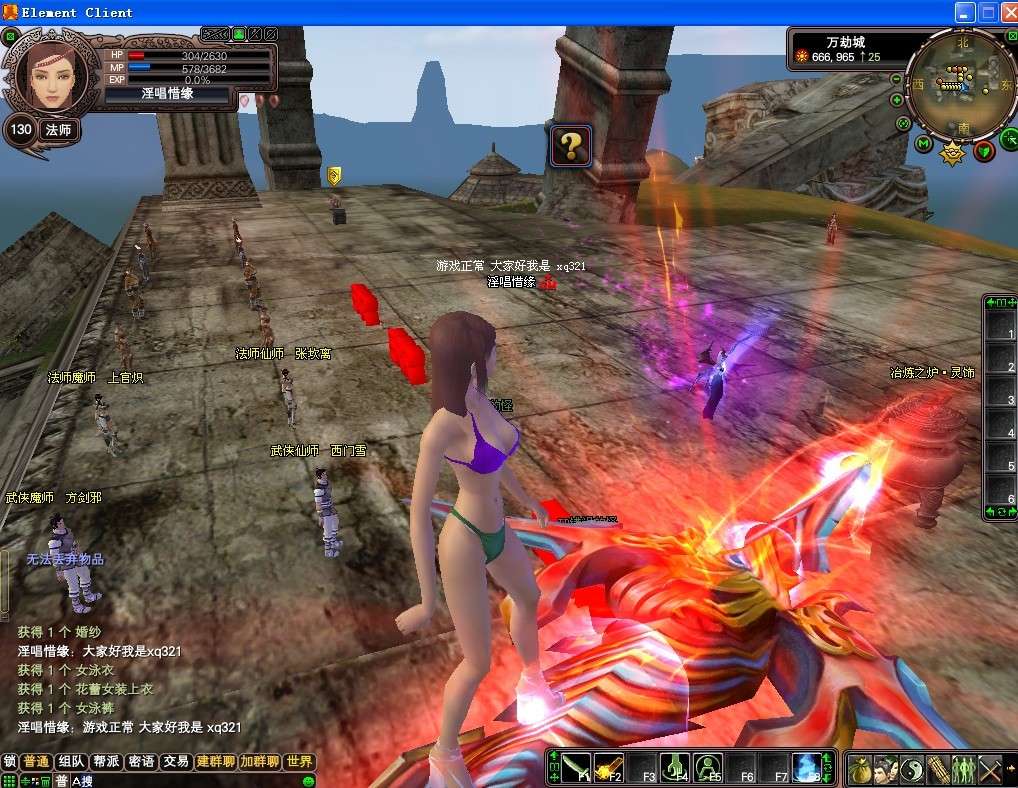Activate the green blade skill in slot F1
This screenshot has height=788, width=1018.
[x=574, y=768]
